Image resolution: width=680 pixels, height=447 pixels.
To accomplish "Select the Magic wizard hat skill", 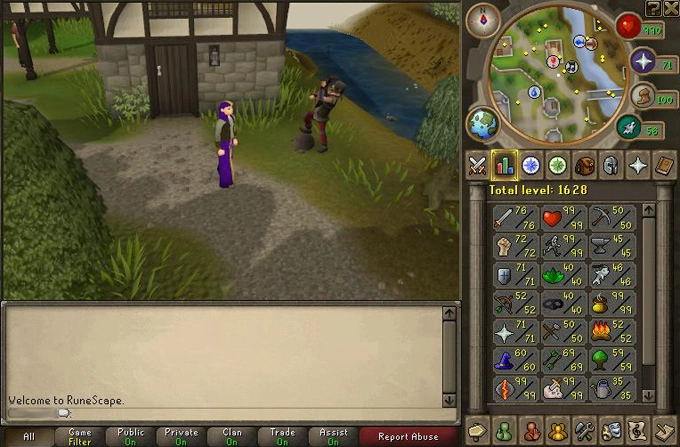I will tap(514, 358).
